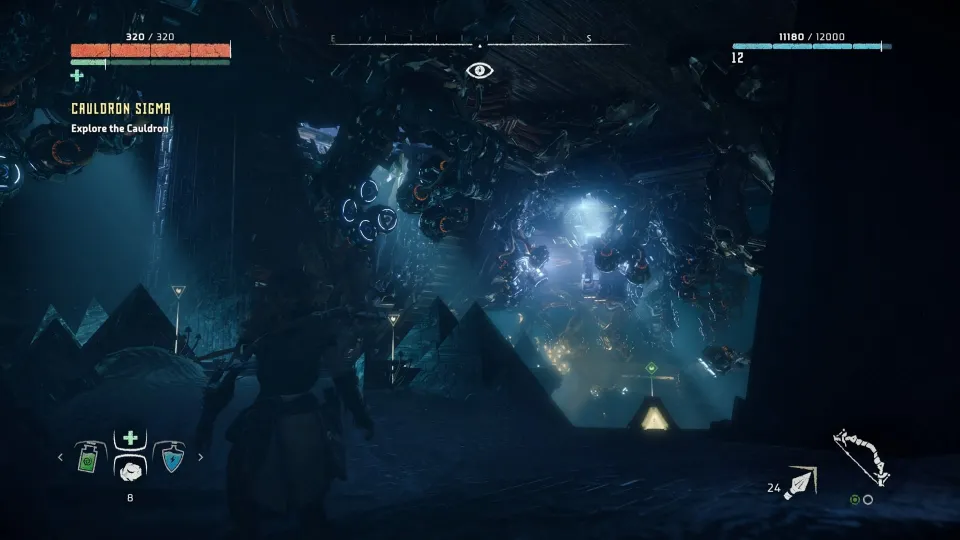Click the green quest waypoint marker

(651, 367)
